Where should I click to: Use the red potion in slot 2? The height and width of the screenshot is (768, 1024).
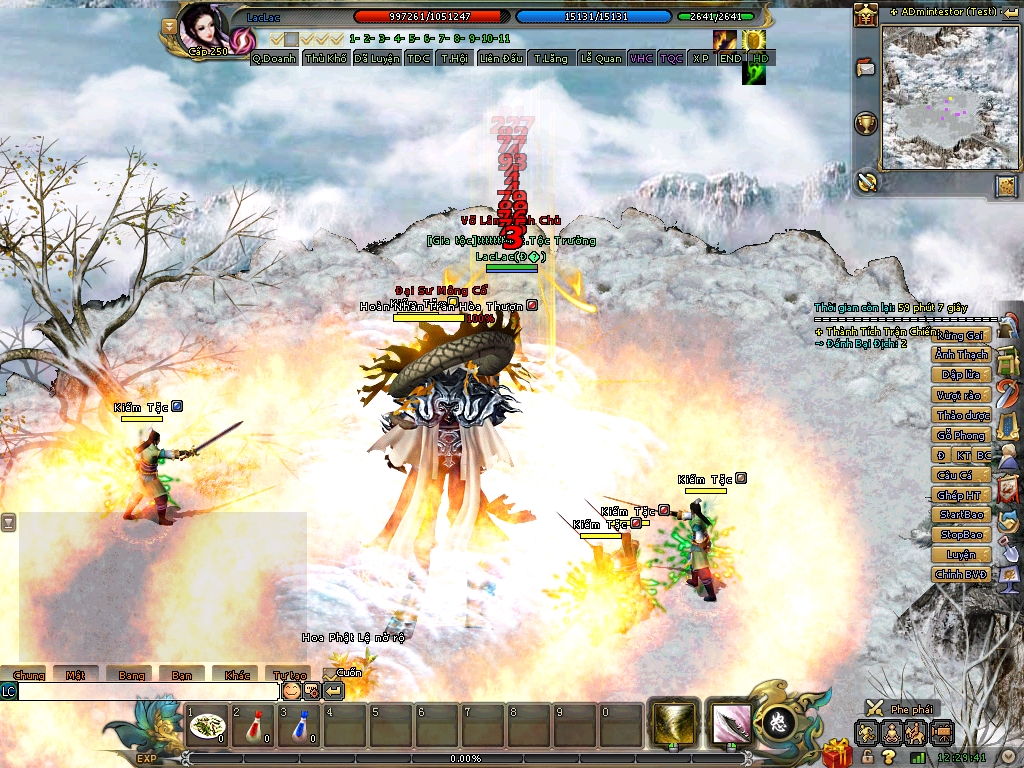(254, 727)
